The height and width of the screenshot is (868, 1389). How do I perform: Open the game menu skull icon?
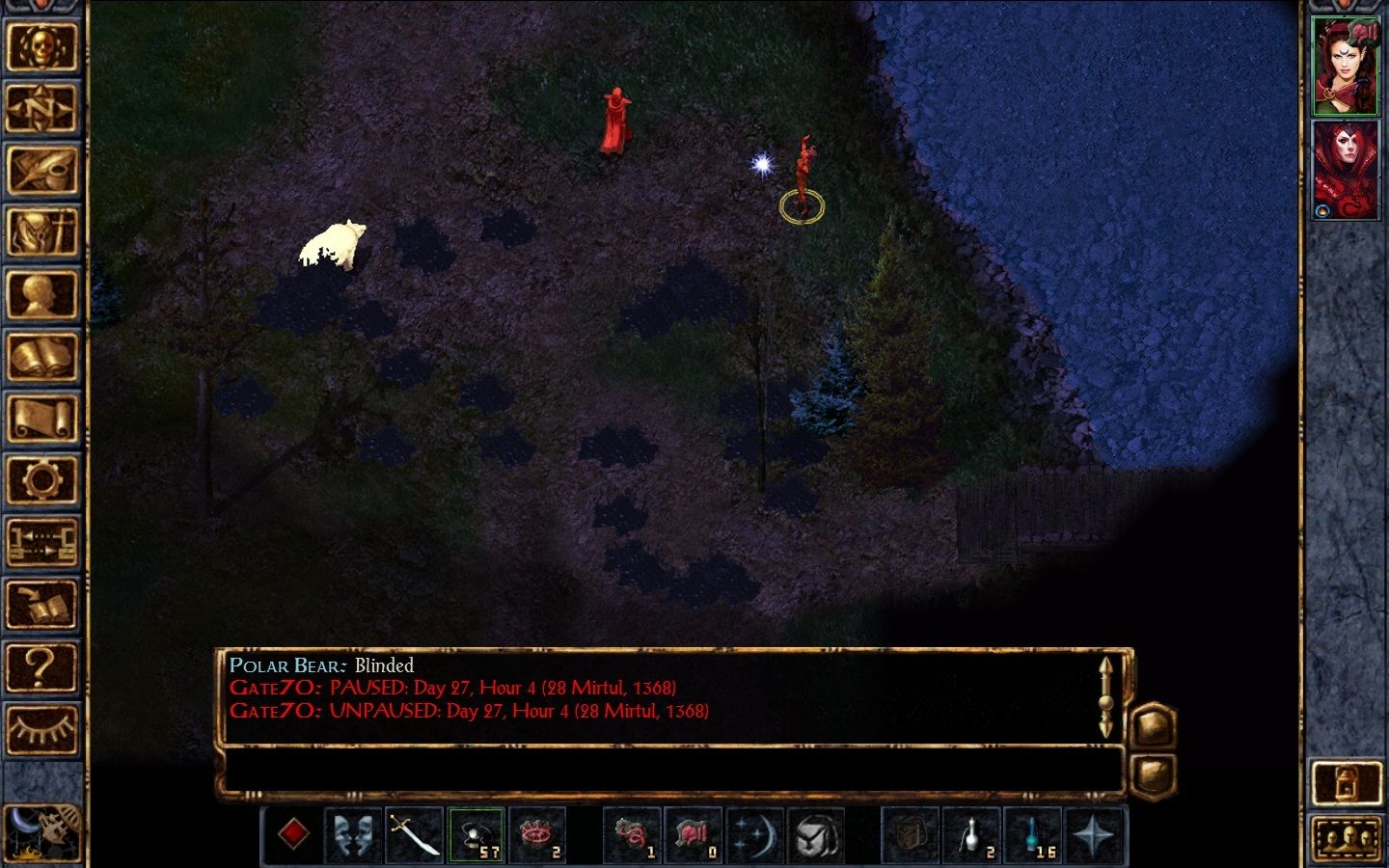[x=43, y=46]
